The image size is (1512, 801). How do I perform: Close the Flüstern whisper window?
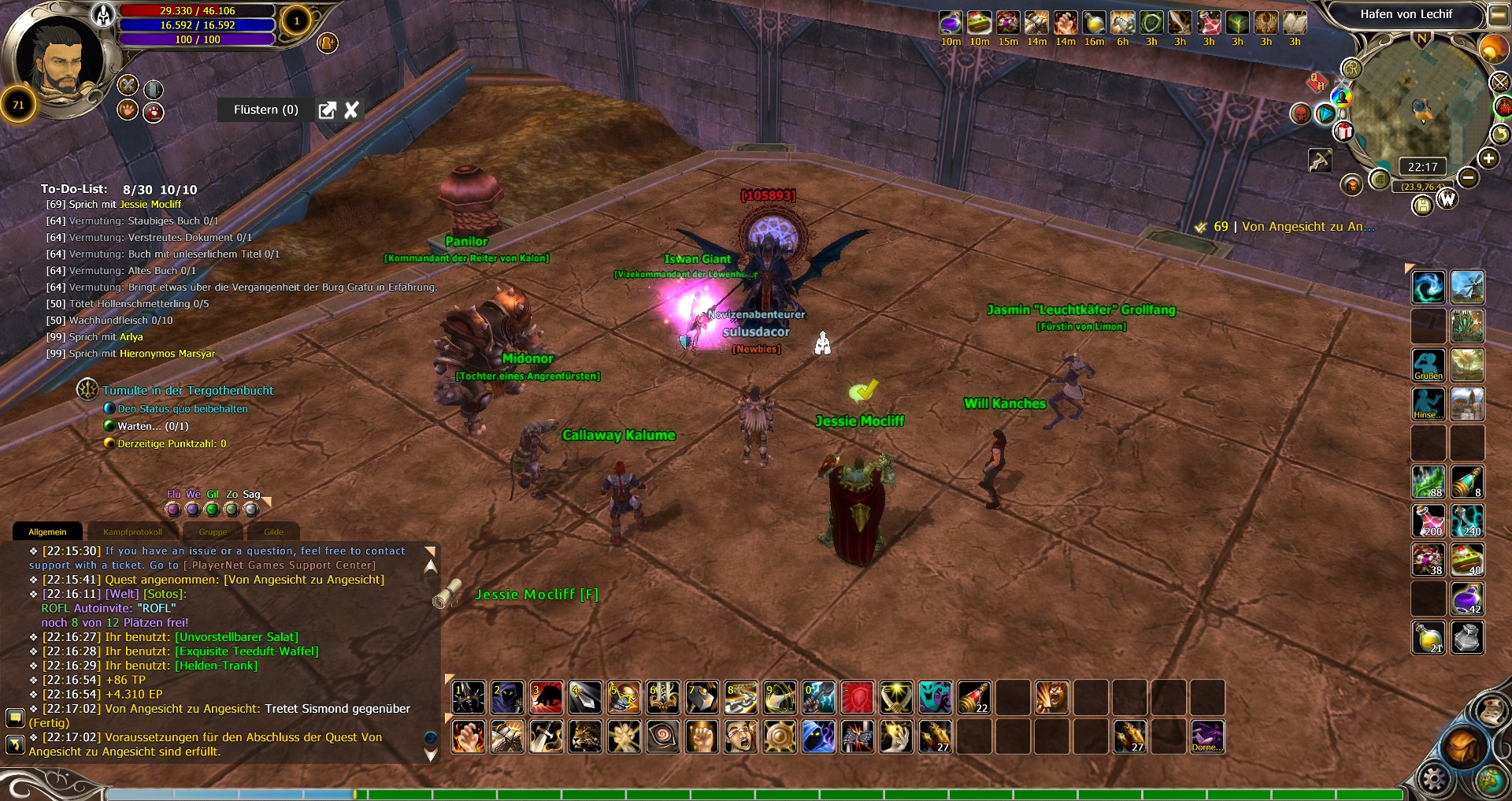tap(351, 110)
